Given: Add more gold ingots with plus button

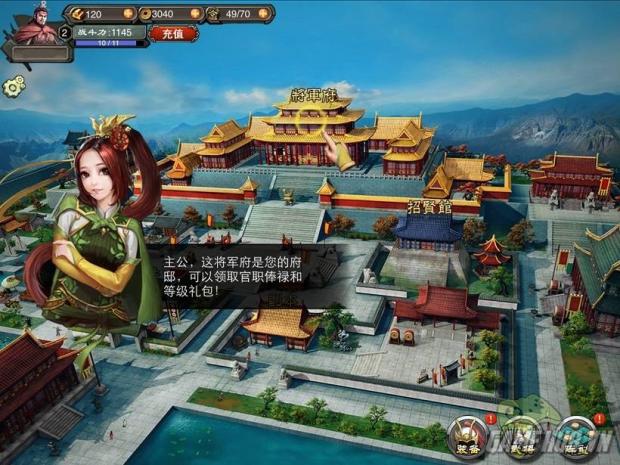Looking at the screenshot, I should click(x=128, y=14).
